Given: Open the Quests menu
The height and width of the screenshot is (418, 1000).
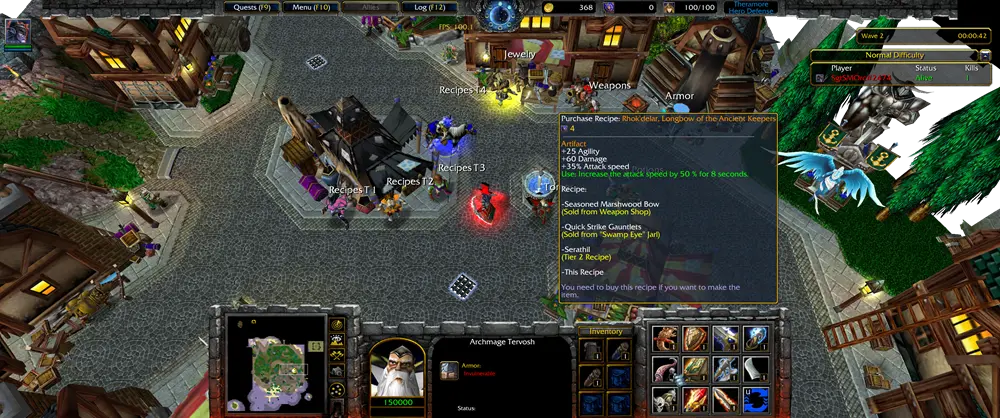Looking at the screenshot, I should (x=252, y=7).
